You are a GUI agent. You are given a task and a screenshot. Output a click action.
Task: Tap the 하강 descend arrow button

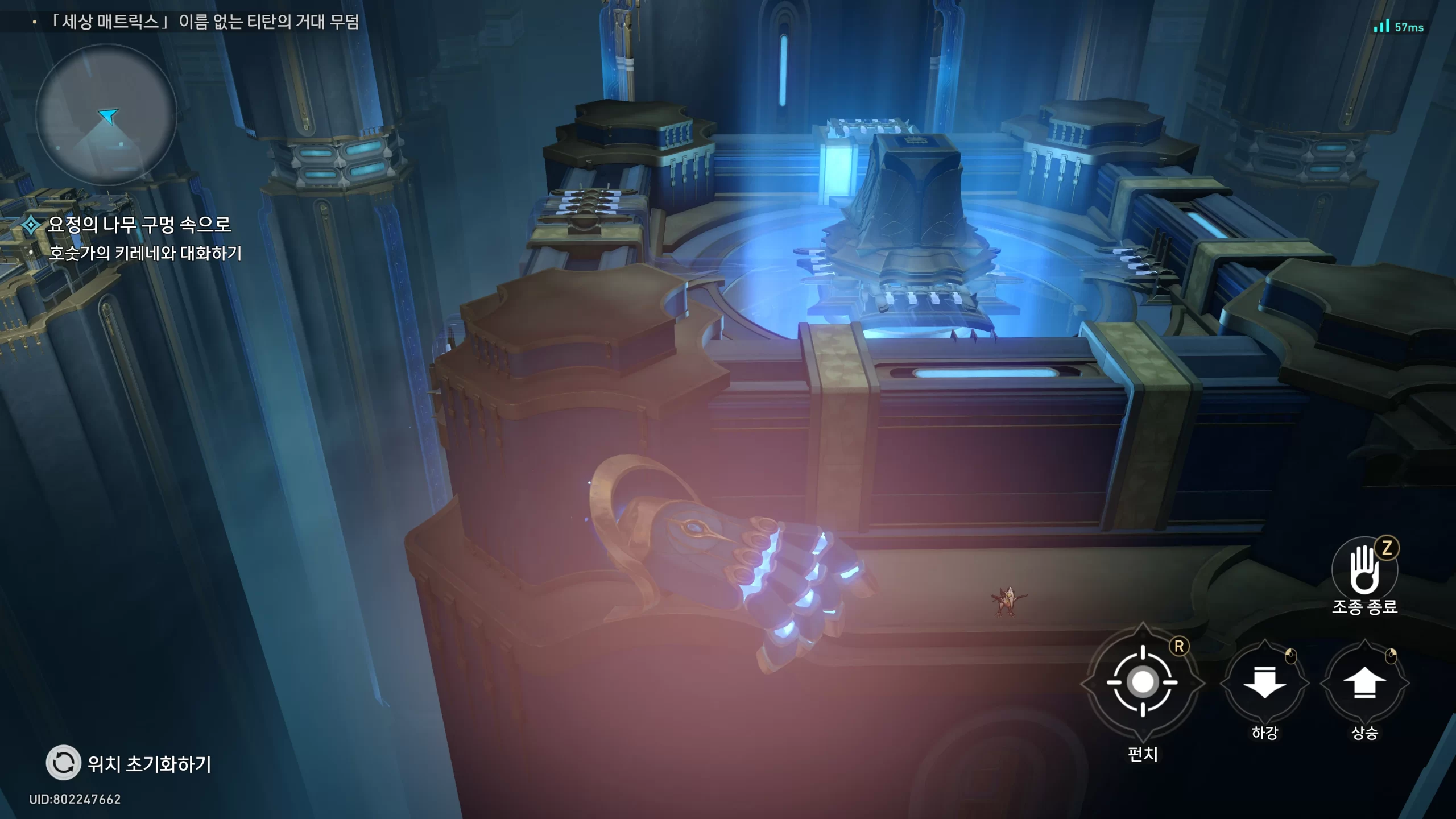[x=1264, y=683]
